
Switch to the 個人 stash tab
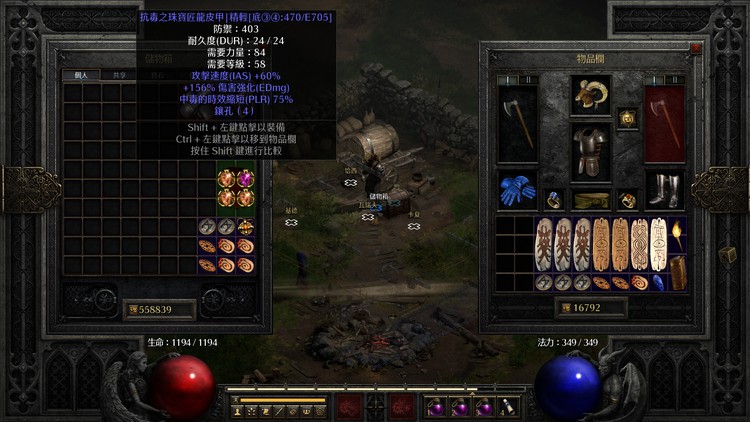[x=80, y=75]
